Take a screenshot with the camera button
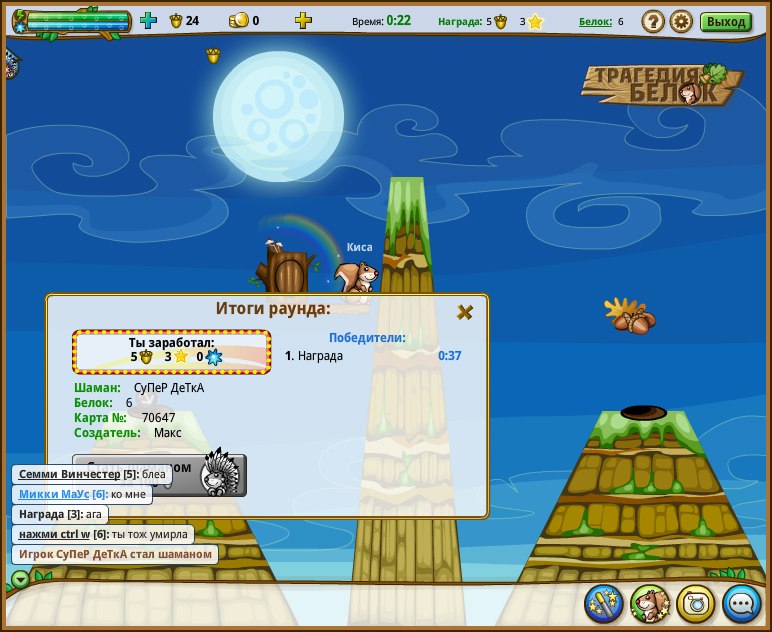 tap(696, 603)
